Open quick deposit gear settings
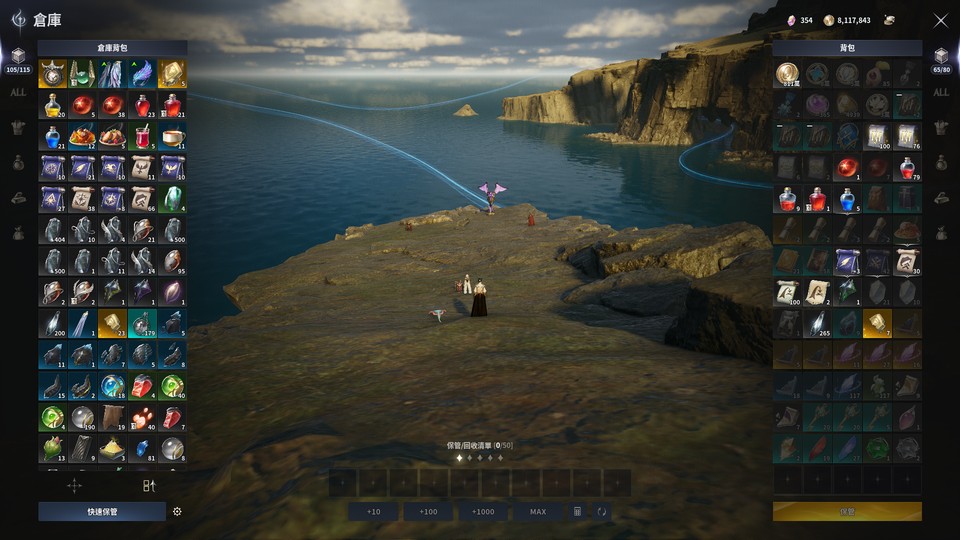The image size is (960, 540). click(177, 511)
